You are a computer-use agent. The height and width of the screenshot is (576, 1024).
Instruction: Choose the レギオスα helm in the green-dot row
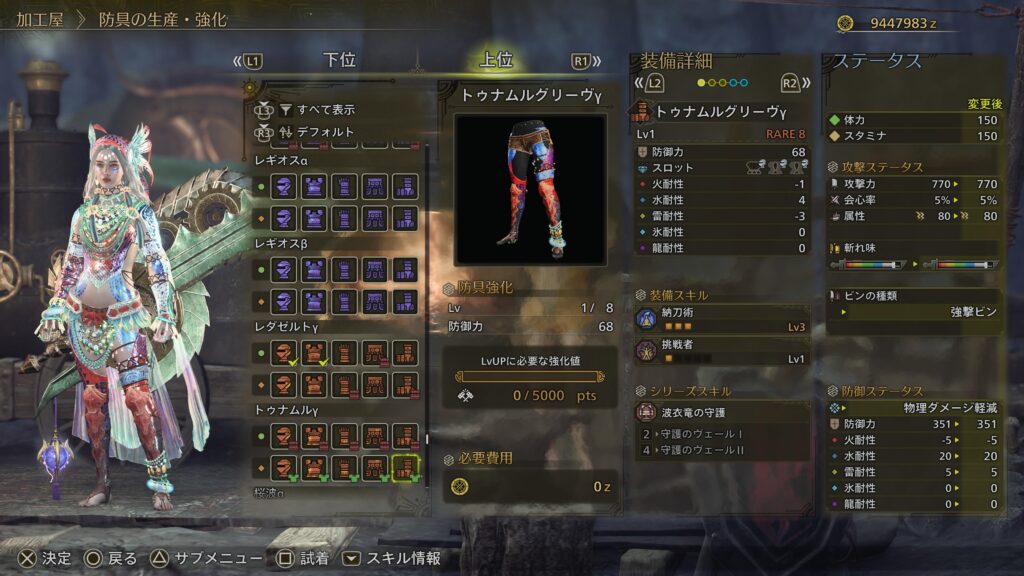pyautogui.click(x=285, y=186)
